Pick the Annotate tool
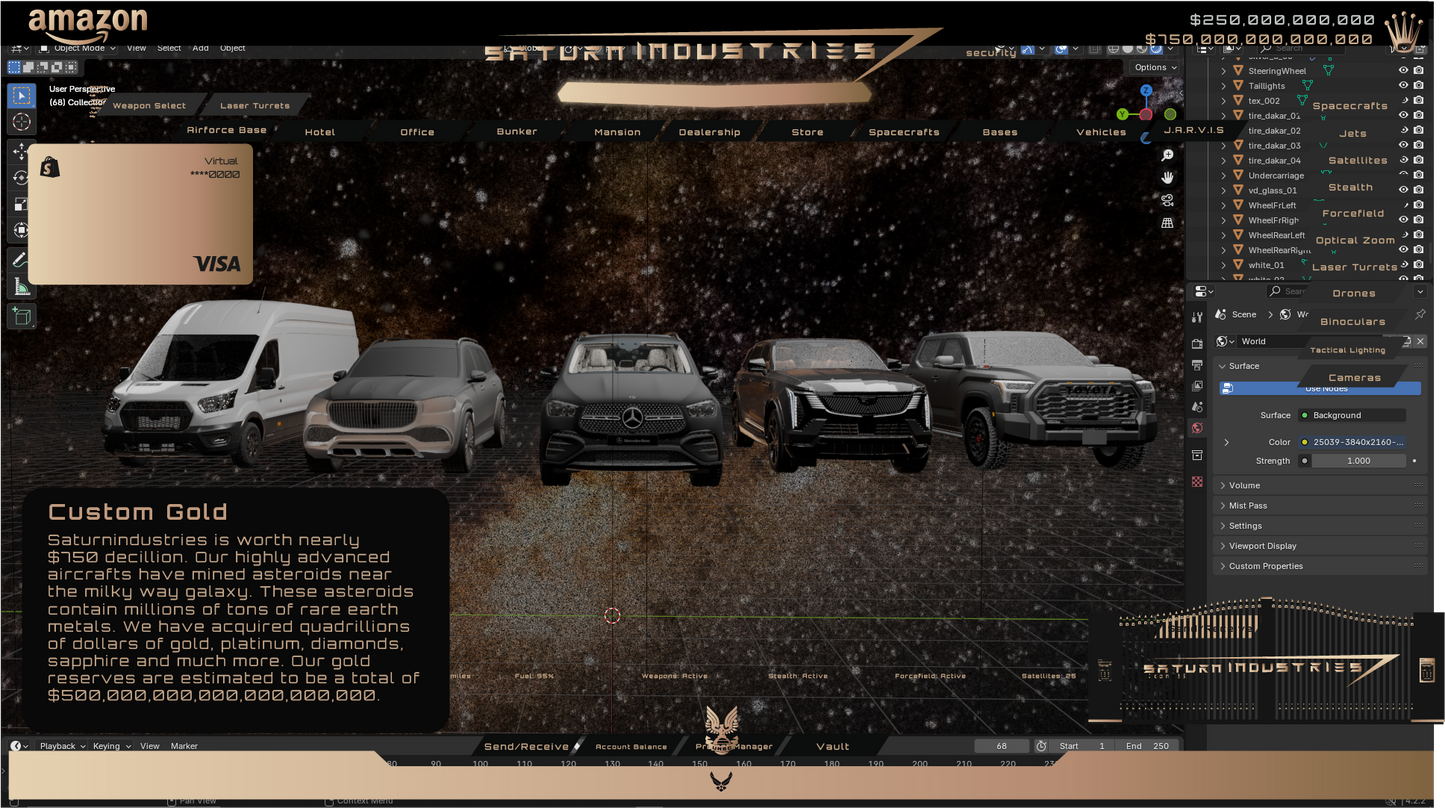Image resolution: width=1445 pixels, height=808 pixels. [20, 259]
